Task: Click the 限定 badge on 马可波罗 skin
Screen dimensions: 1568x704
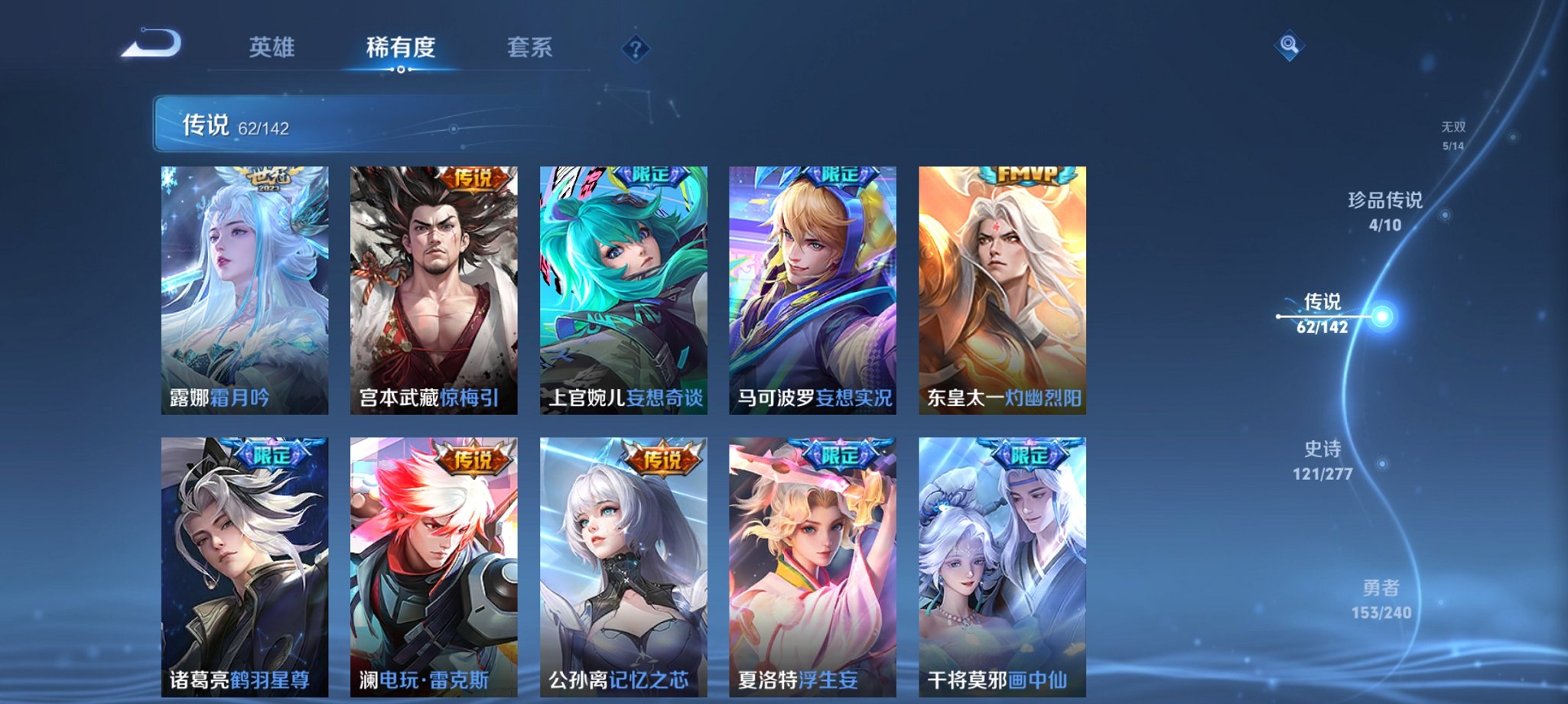Action: [839, 177]
